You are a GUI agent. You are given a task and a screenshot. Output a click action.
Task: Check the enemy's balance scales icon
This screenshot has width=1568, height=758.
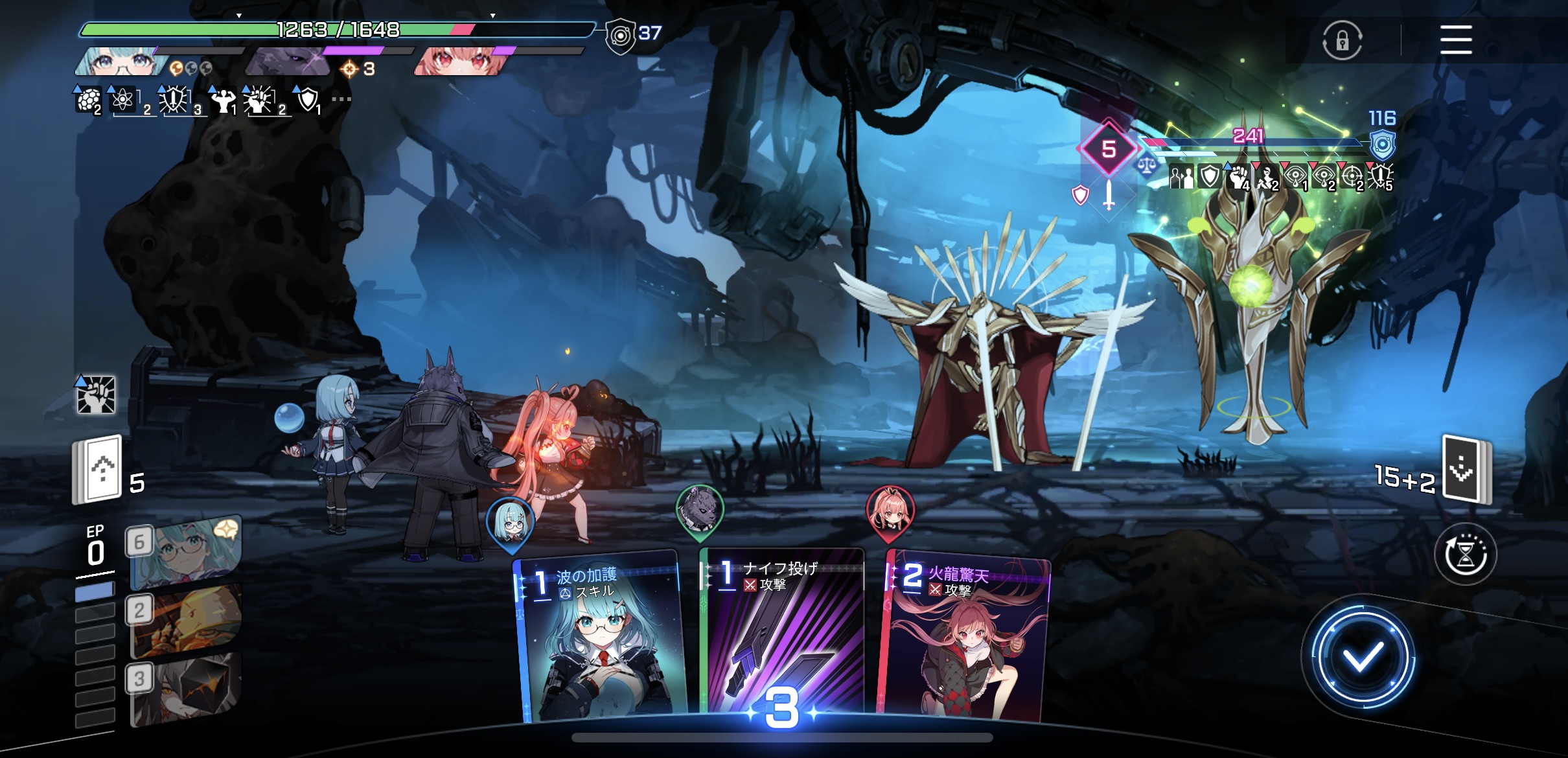[x=1146, y=166]
